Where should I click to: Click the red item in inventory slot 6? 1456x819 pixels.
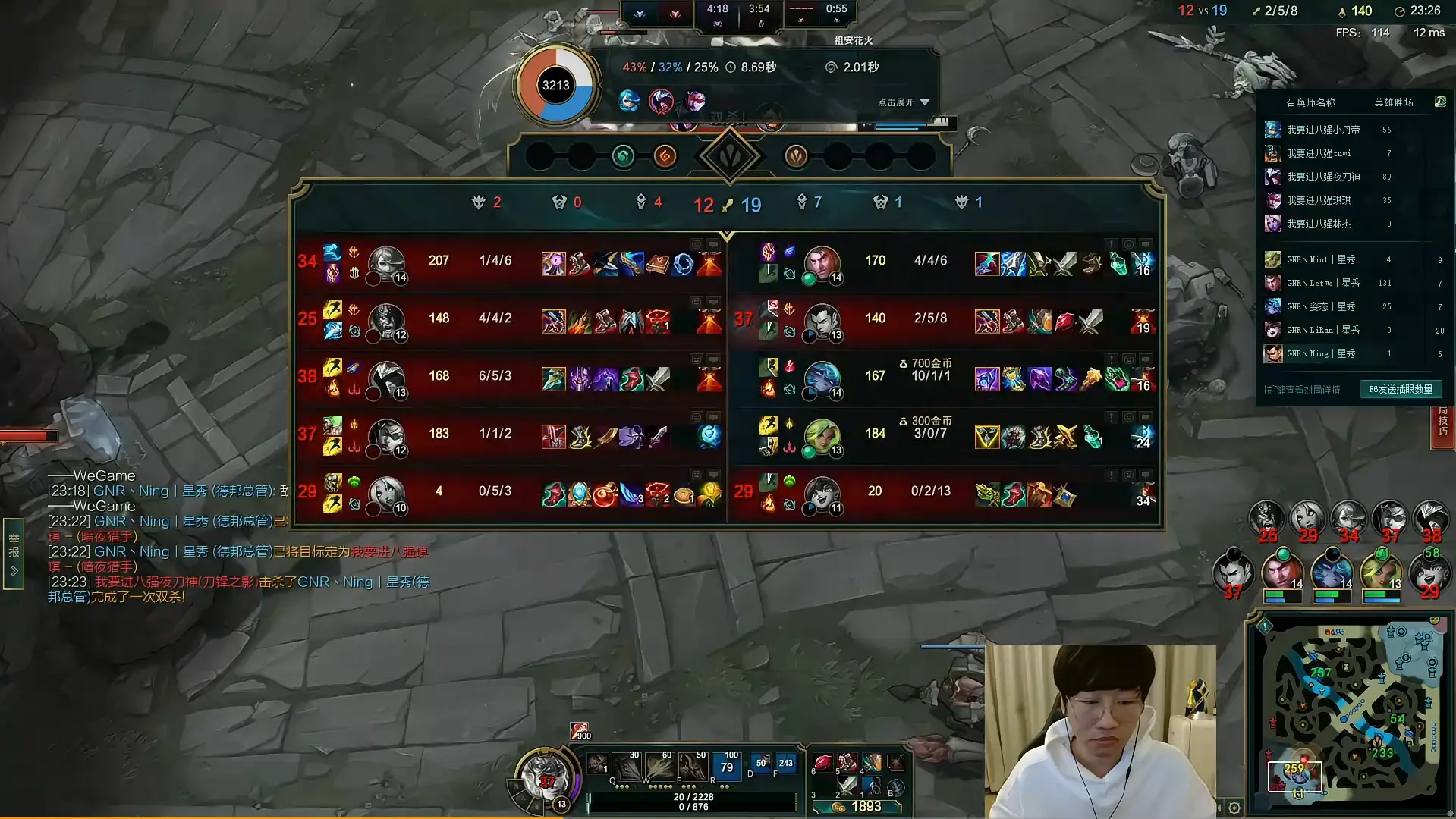click(x=822, y=763)
